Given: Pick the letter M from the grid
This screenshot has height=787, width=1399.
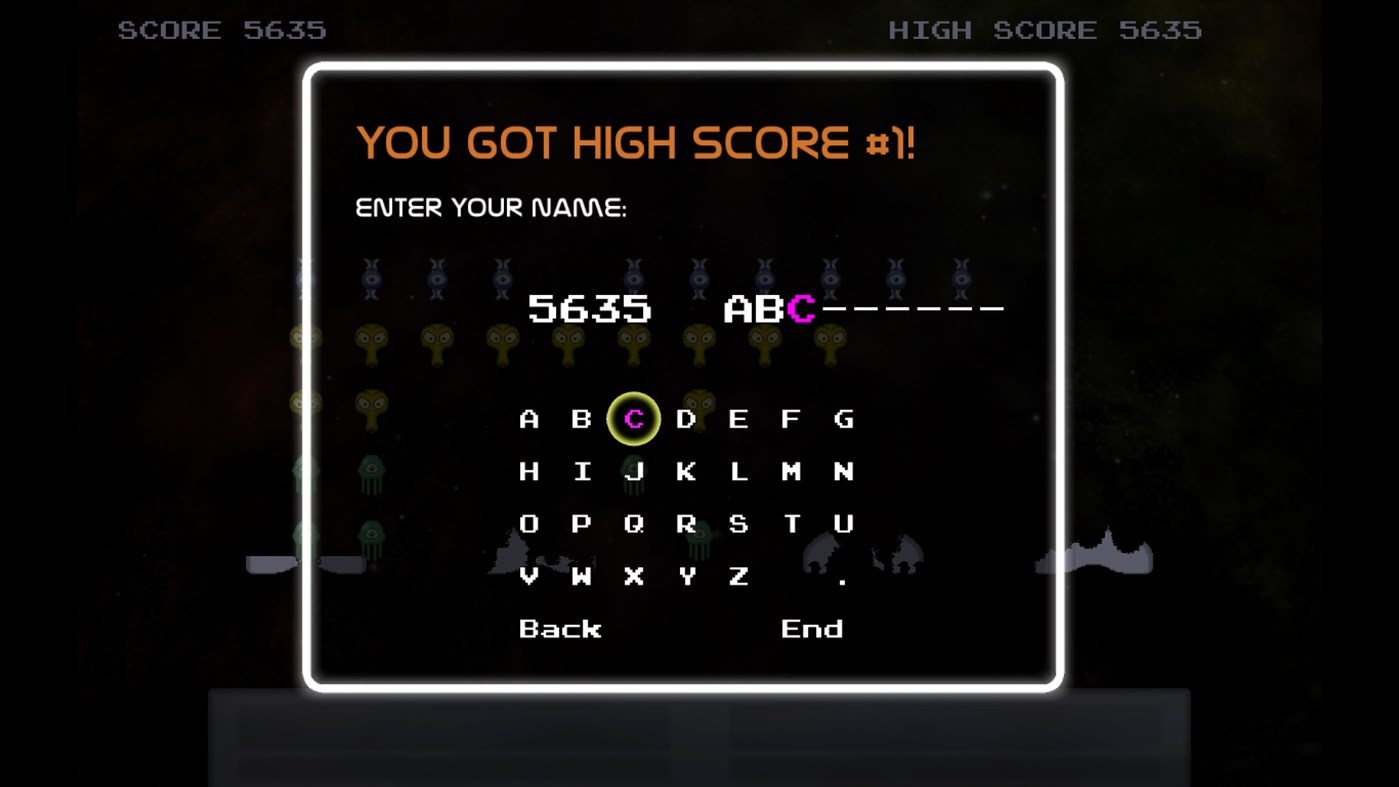Looking at the screenshot, I should pyautogui.click(x=792, y=471).
